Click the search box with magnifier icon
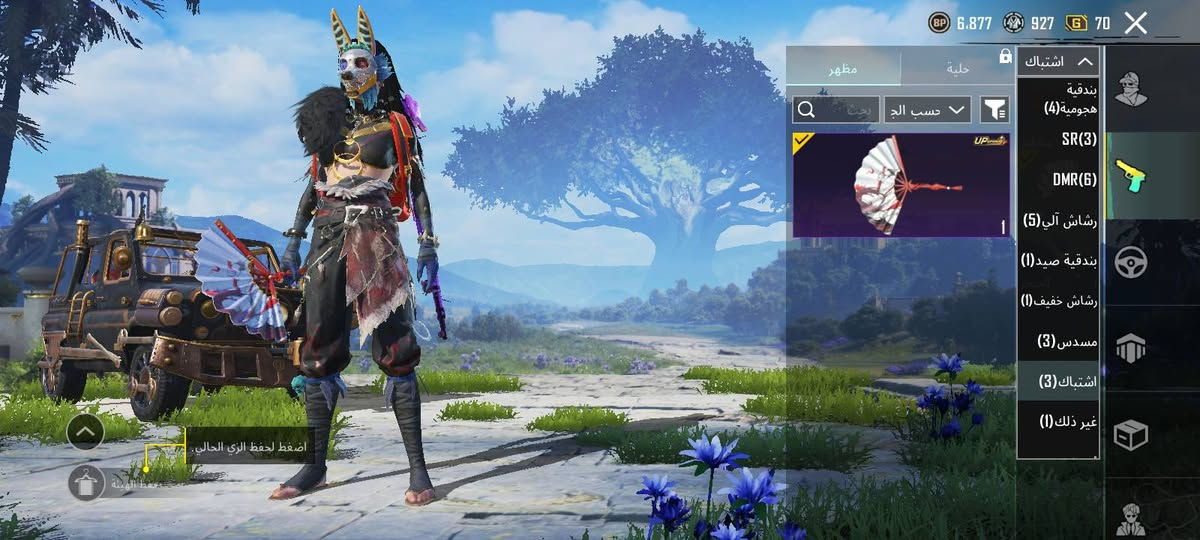This screenshot has height=540, width=1200. click(835, 109)
